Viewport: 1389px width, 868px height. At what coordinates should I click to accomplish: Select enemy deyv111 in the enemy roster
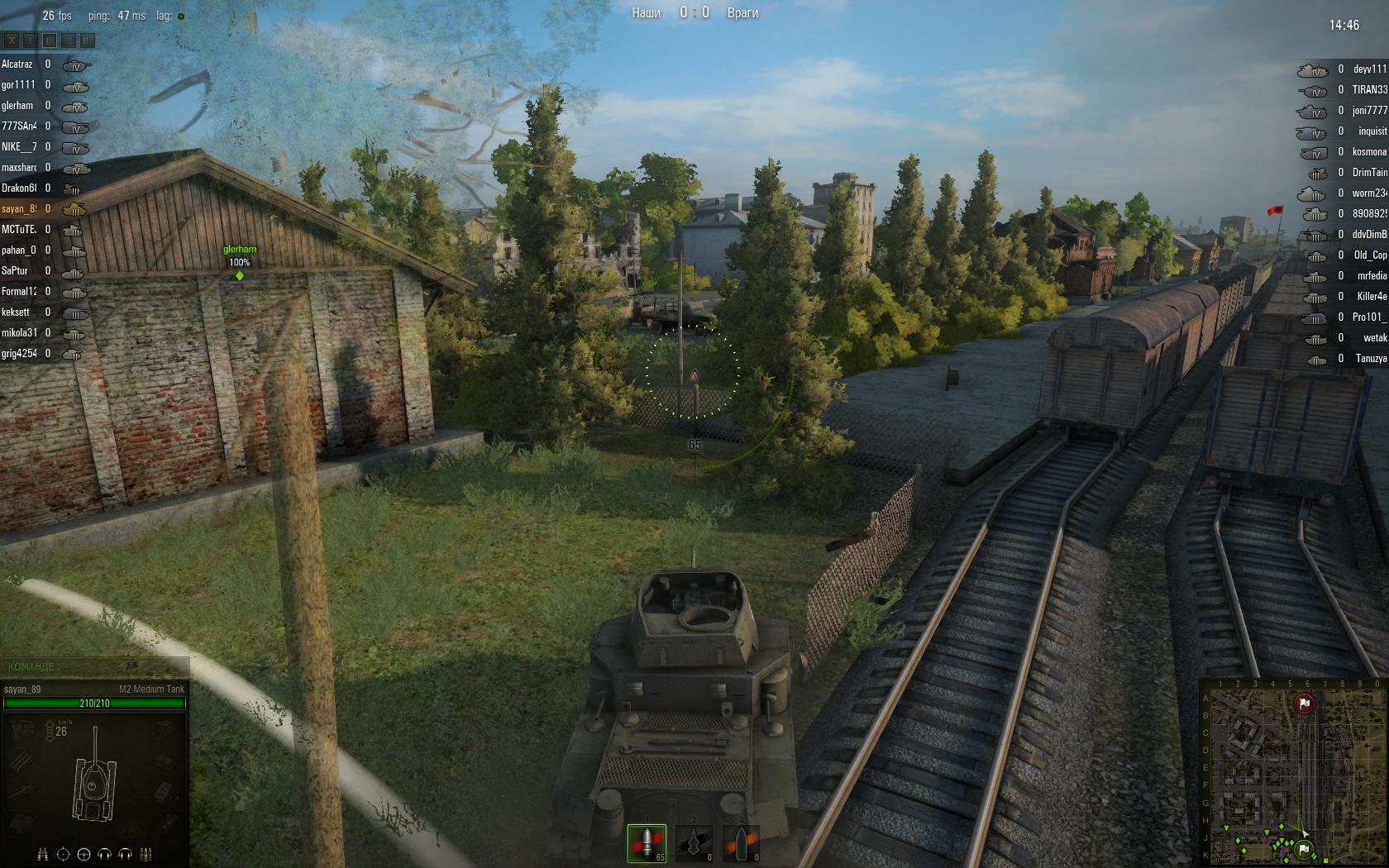click(x=1369, y=69)
